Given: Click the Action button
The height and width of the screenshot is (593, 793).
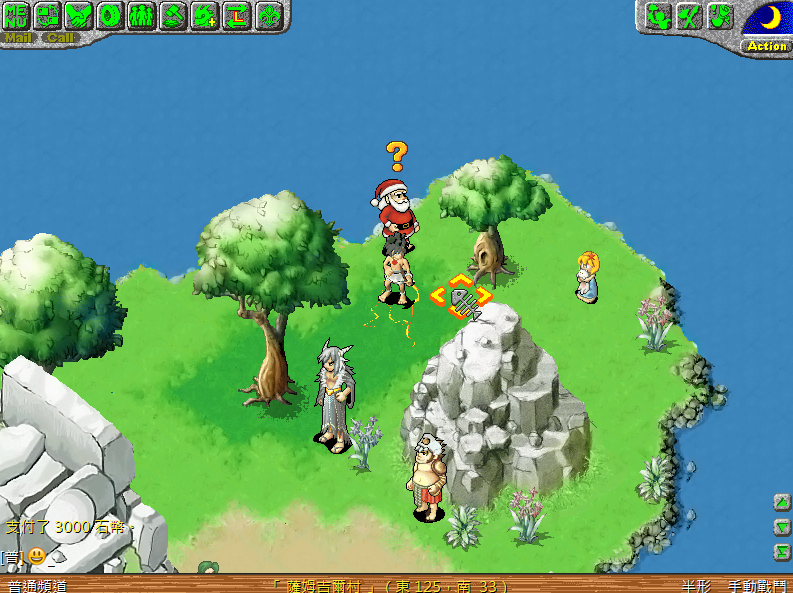Looking at the screenshot, I should (767, 46).
